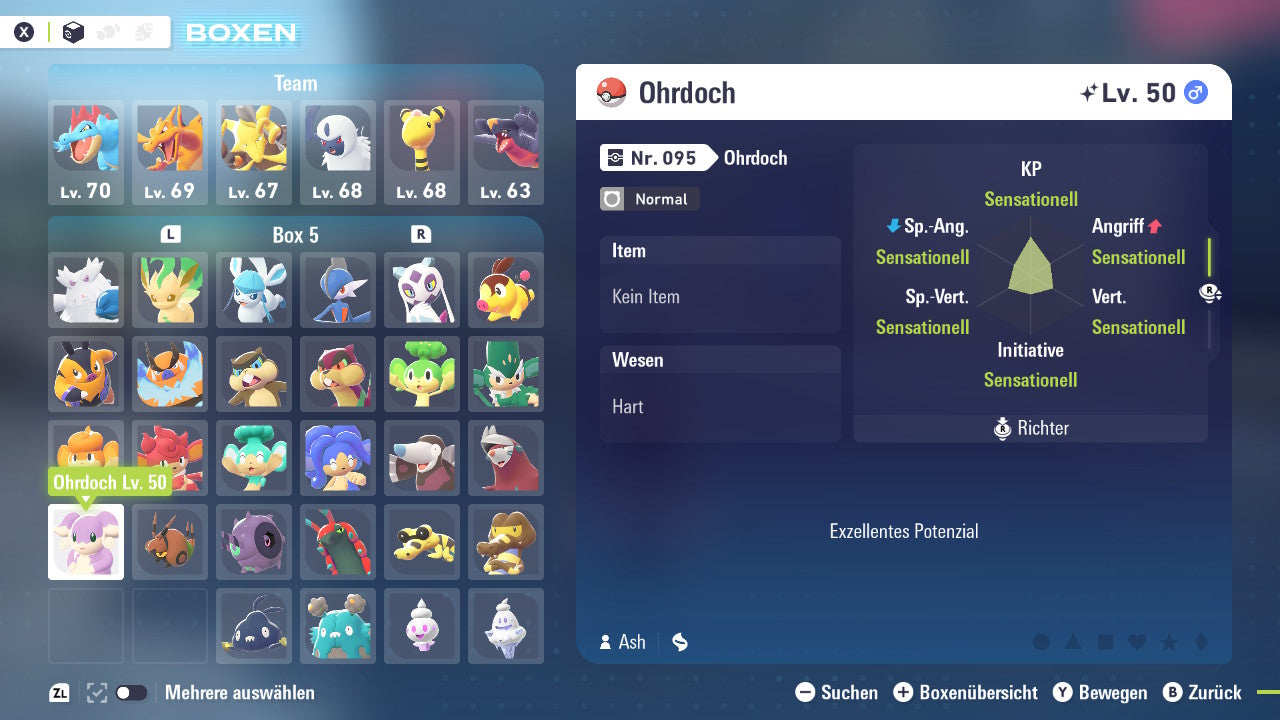Viewport: 1280px width, 720px height.
Task: Select the Lv. 70 Feraligatr team slot
Action: click(x=86, y=152)
